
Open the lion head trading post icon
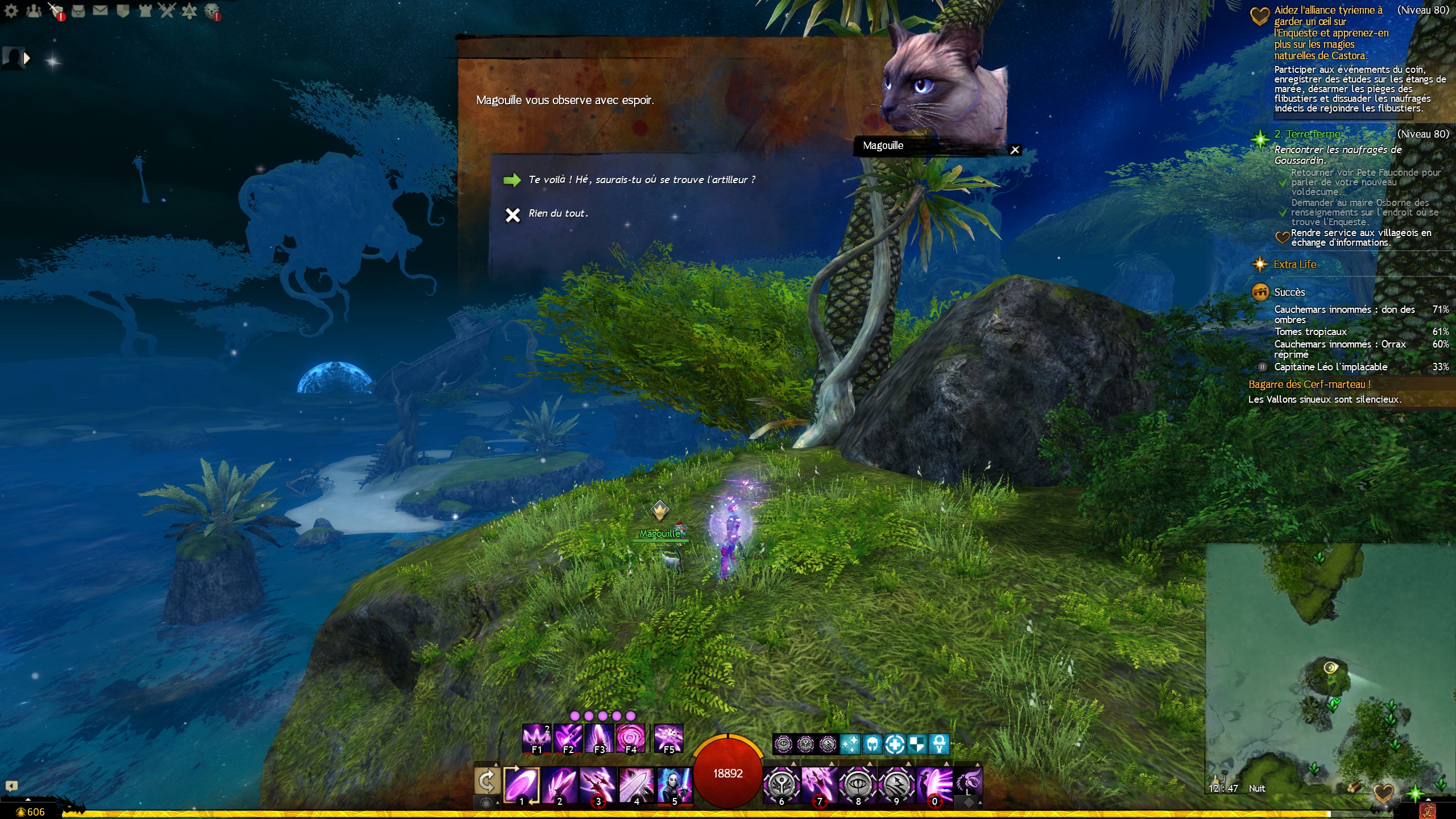point(212,10)
